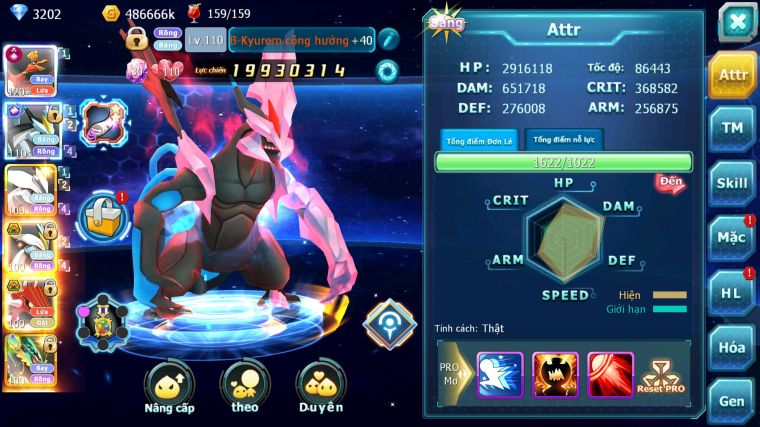Close the Attr panel with the X button
This screenshot has height=427, width=760.
737,22
